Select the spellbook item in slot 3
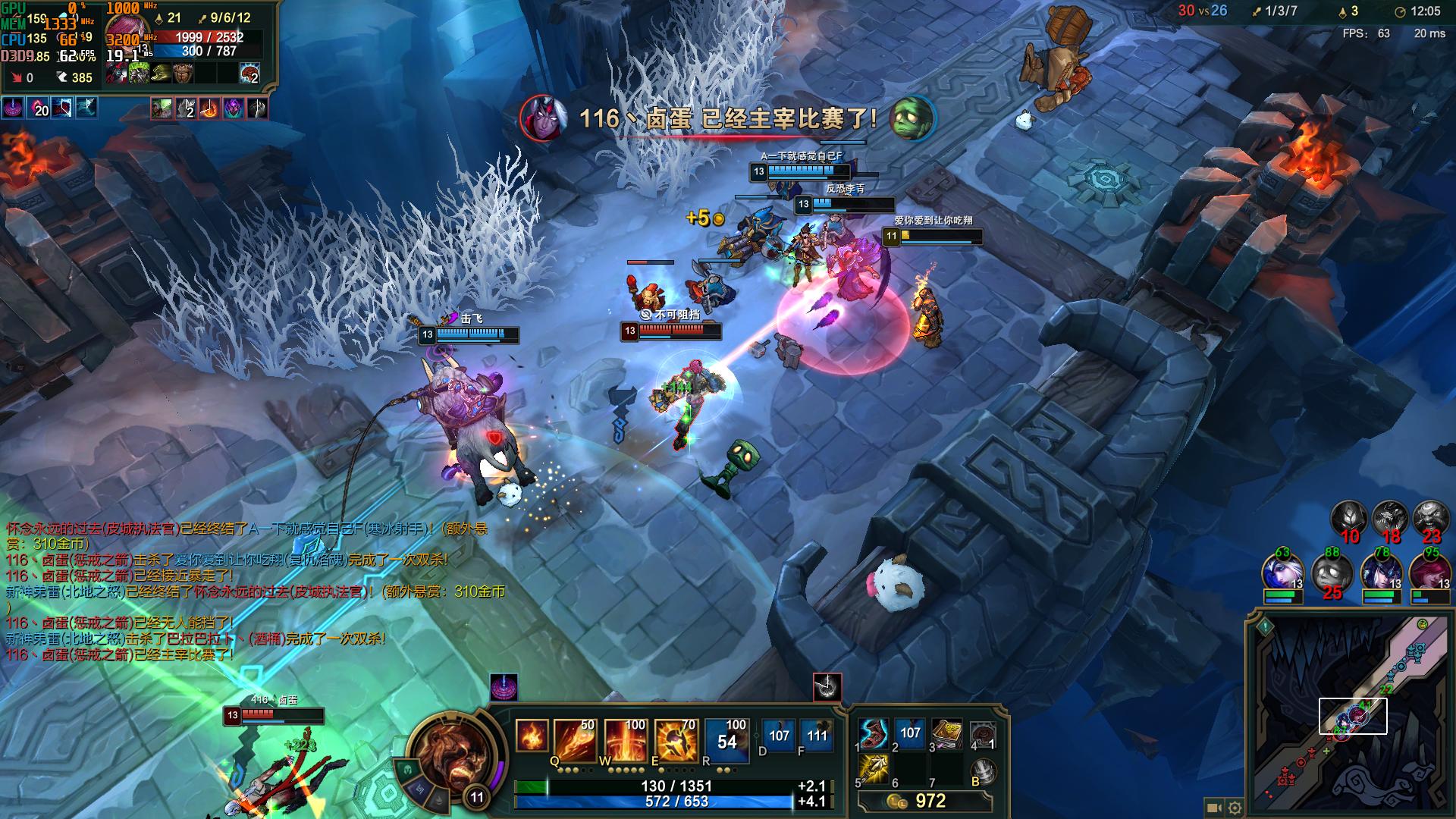The image size is (1456, 819). (946, 733)
